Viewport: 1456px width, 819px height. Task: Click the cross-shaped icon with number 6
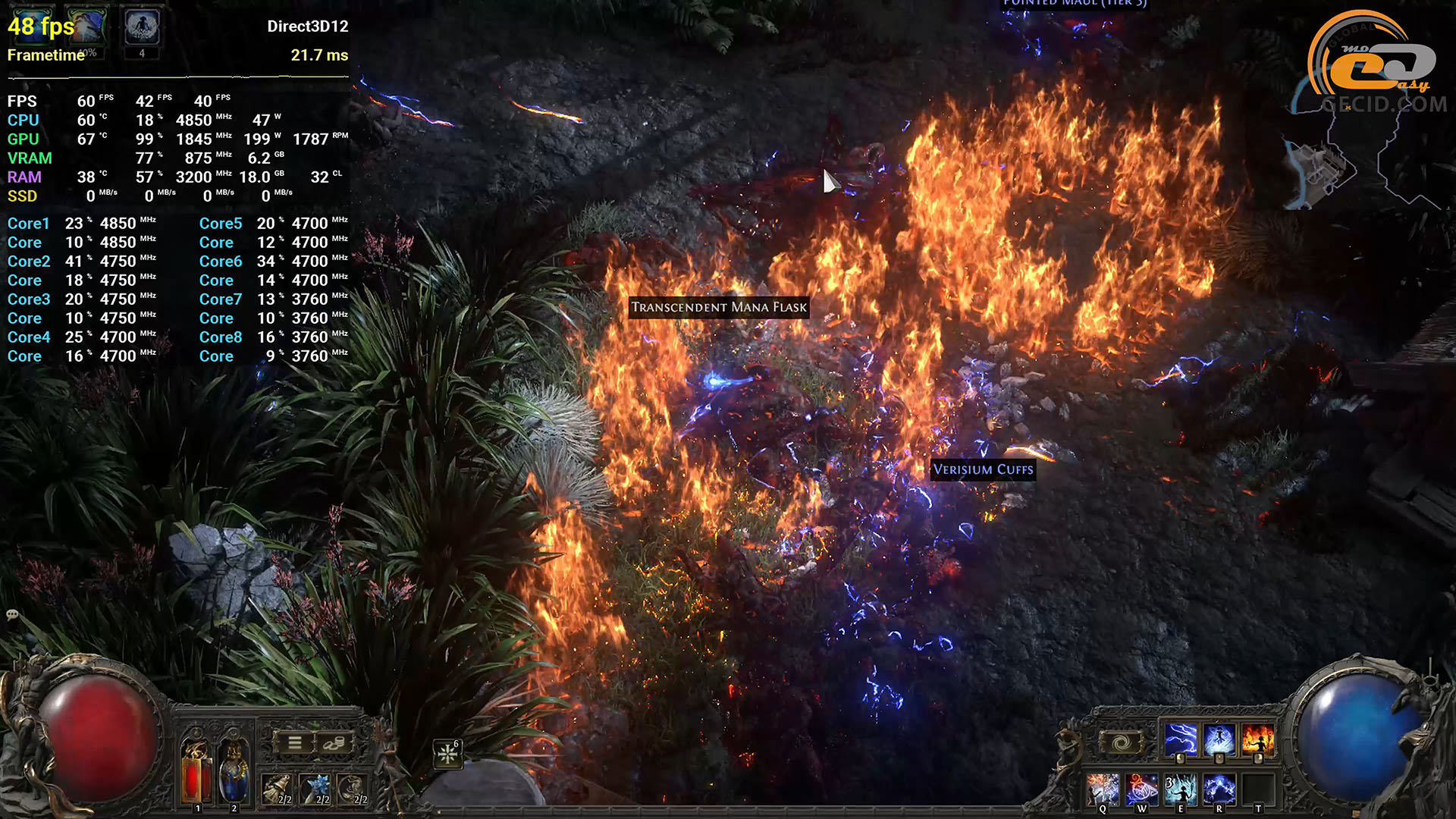[448, 753]
